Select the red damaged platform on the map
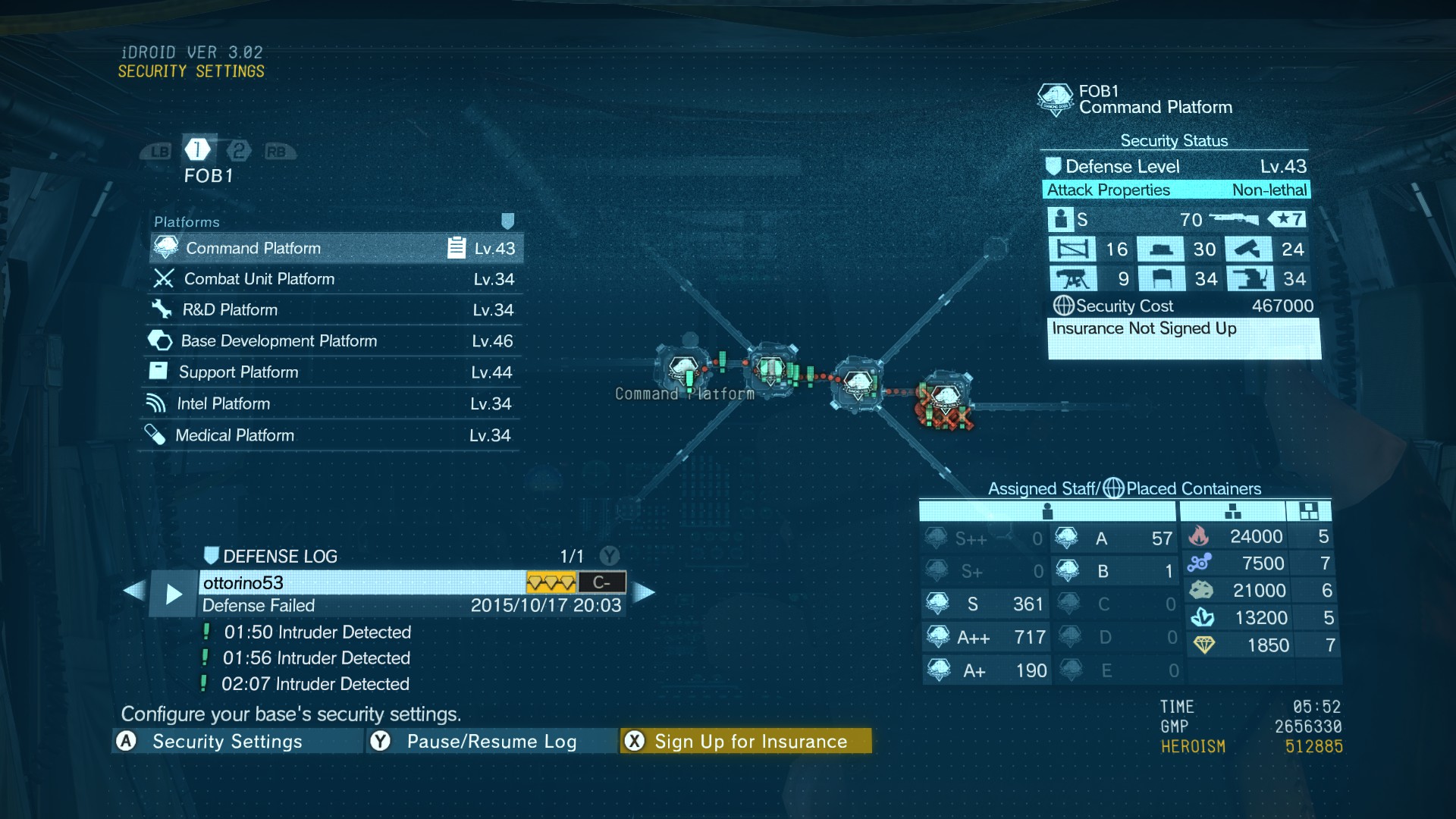Screen dimensions: 1456x819 point(945,400)
